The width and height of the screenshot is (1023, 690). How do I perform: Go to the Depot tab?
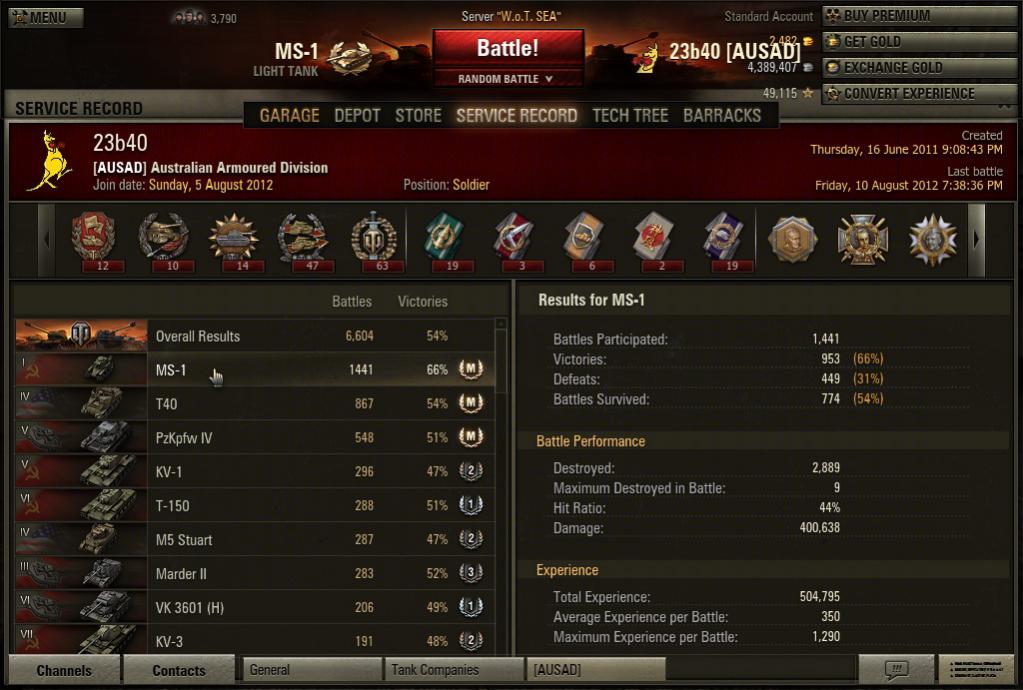[x=357, y=115]
